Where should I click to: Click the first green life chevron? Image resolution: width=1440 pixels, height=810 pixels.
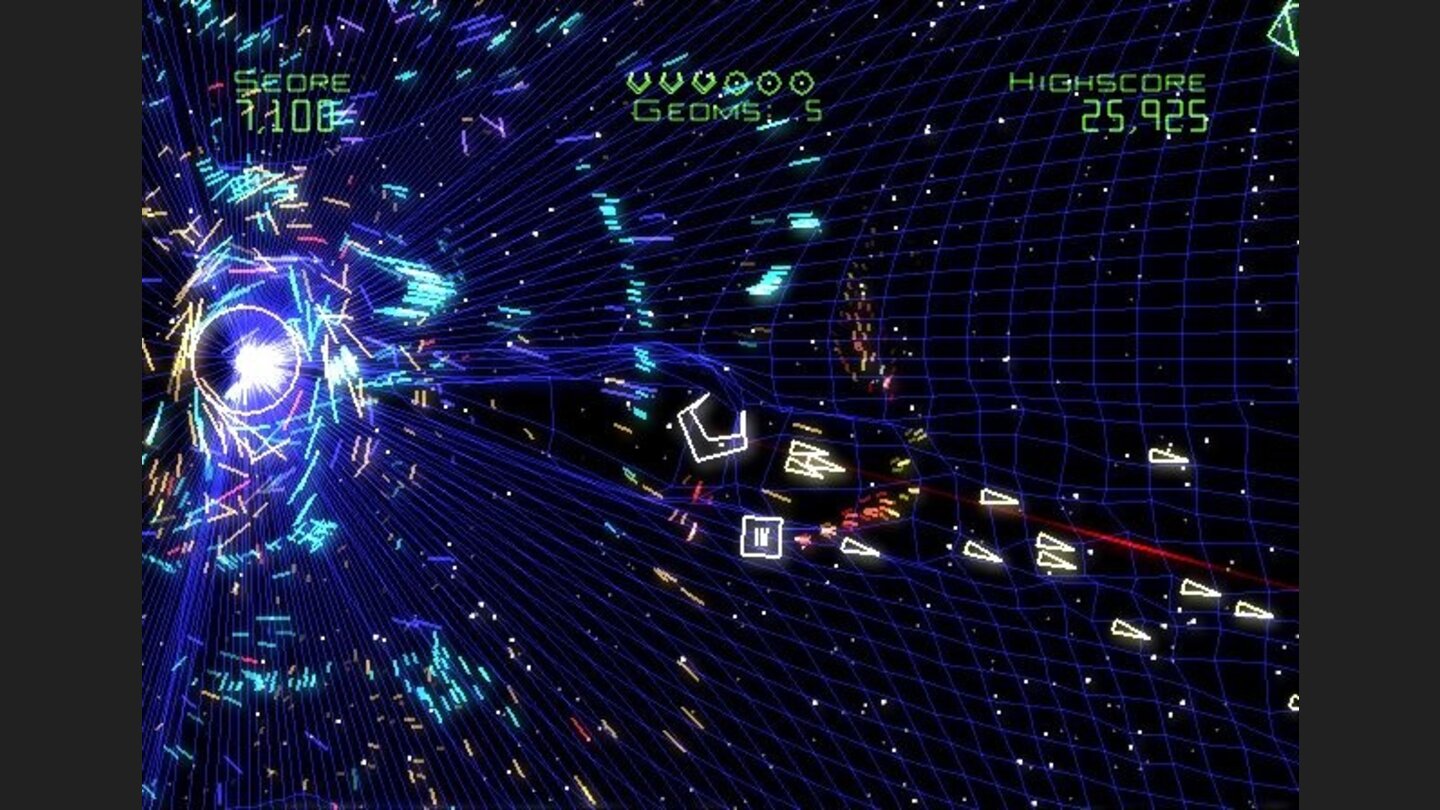[636, 82]
